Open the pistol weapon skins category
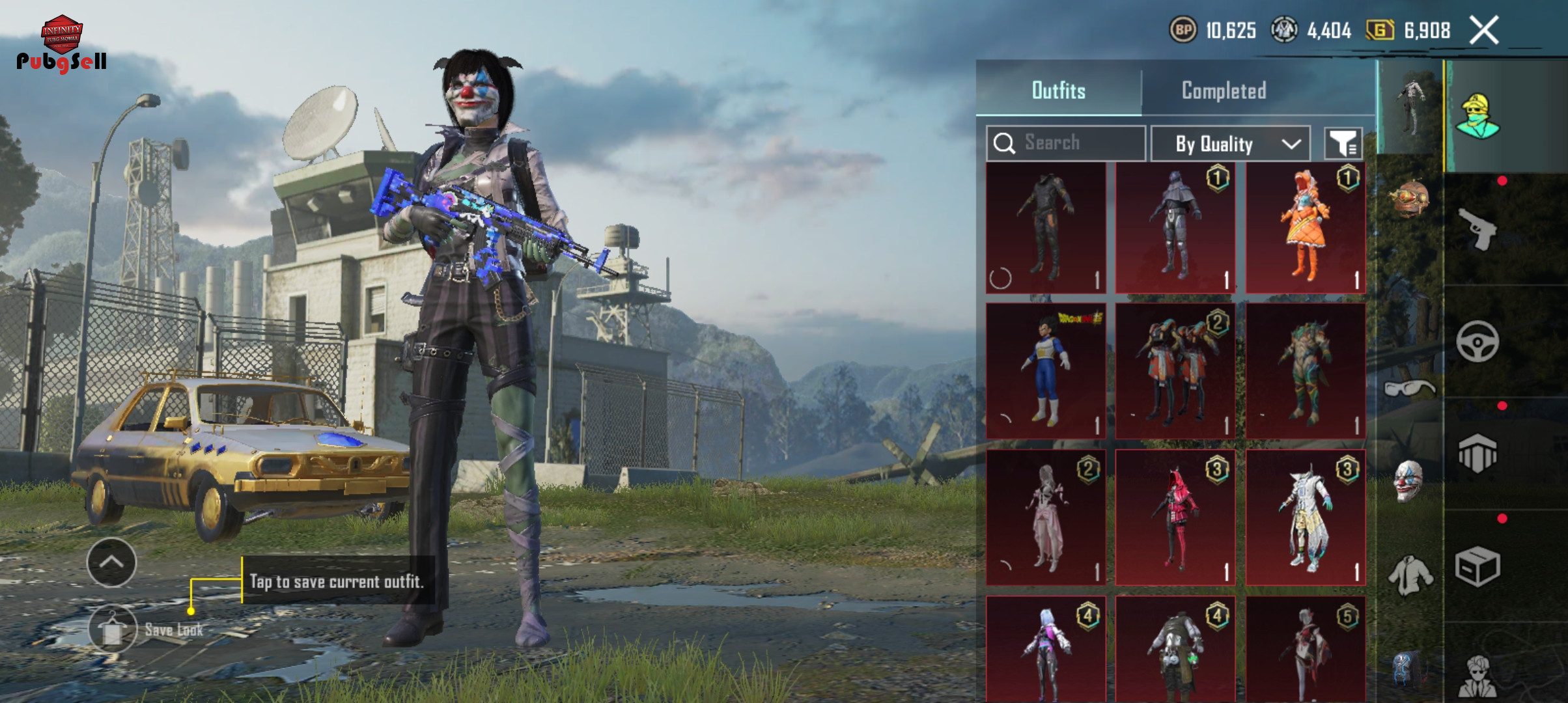Screen dimensions: 1568x703 point(1477,229)
